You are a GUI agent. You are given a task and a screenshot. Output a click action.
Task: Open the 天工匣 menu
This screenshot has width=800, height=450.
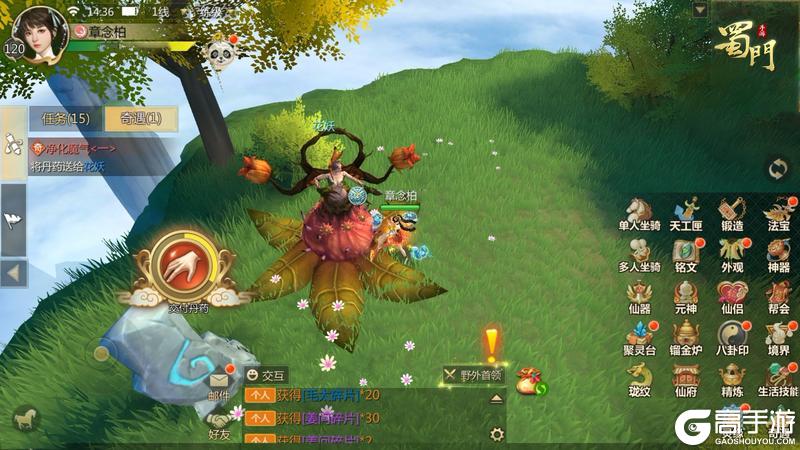coord(686,212)
